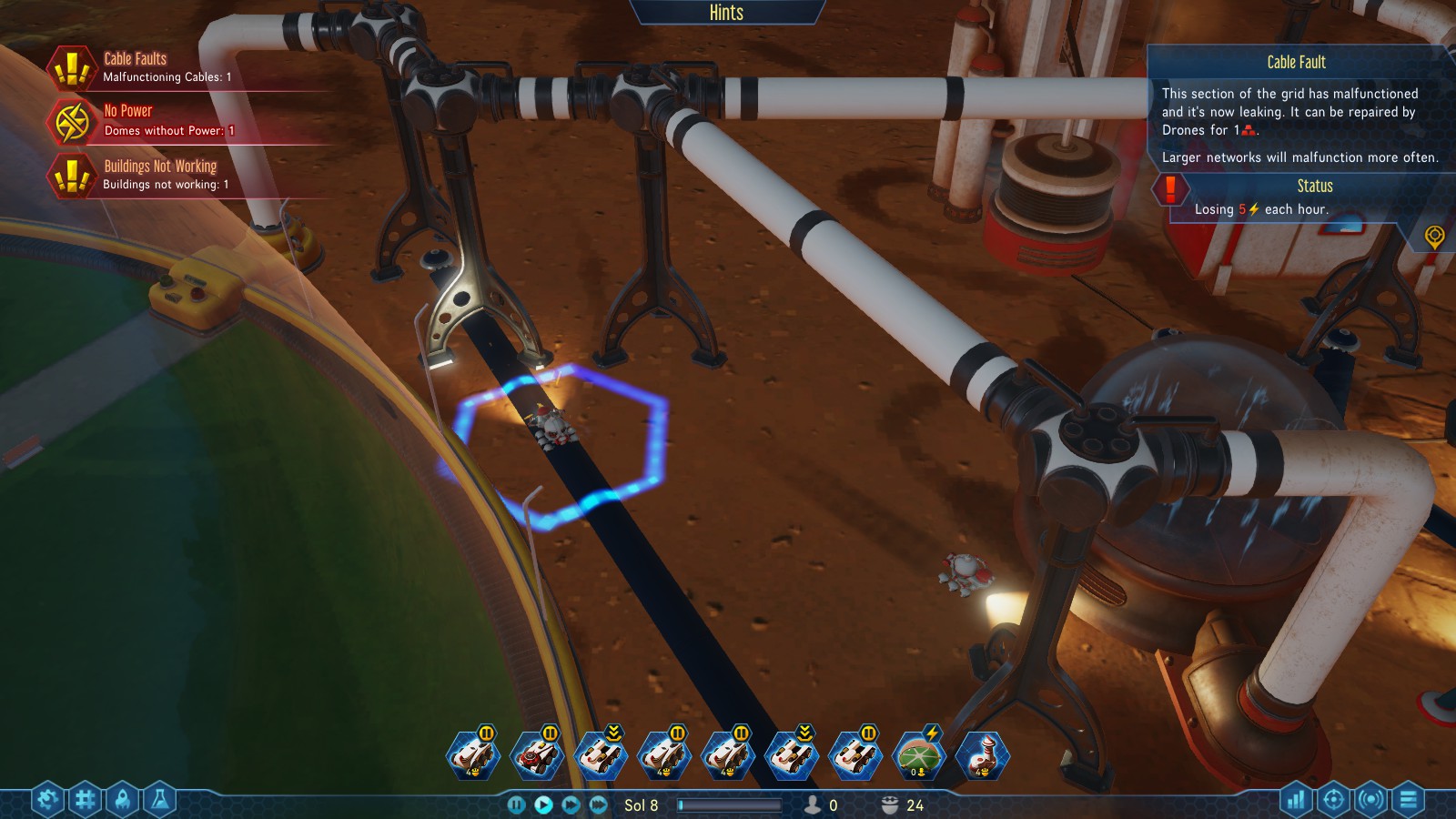Open the Hints panel

click(726, 13)
